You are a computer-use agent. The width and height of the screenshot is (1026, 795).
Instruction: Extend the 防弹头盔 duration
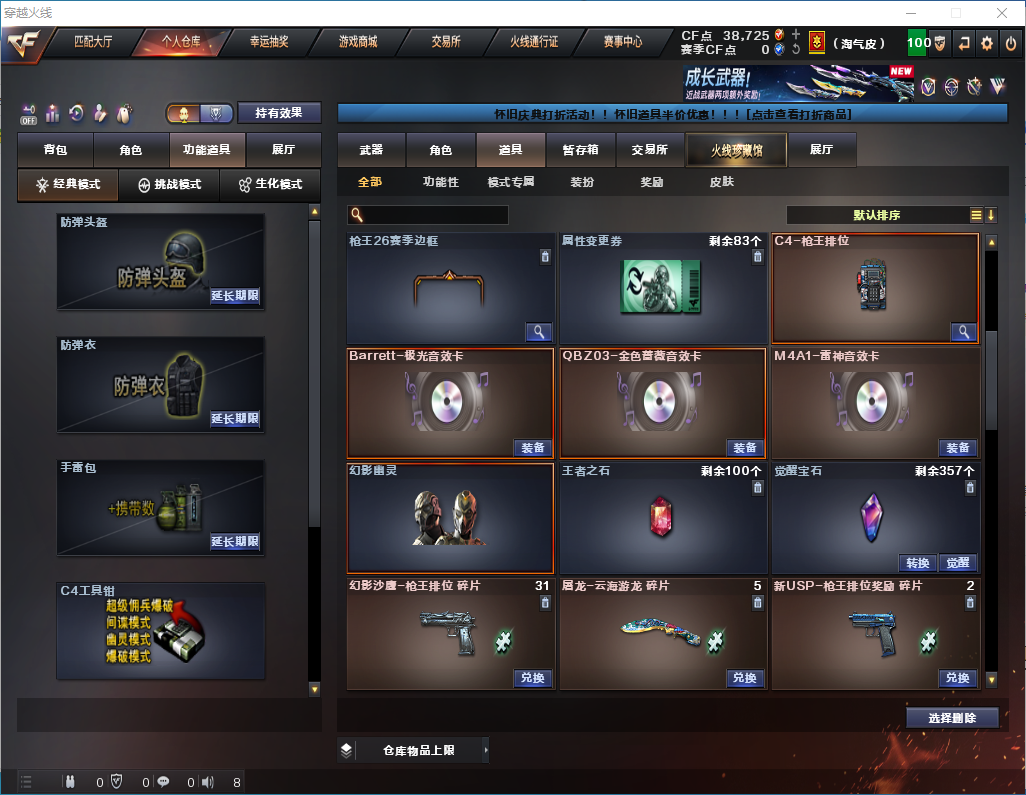tap(235, 296)
